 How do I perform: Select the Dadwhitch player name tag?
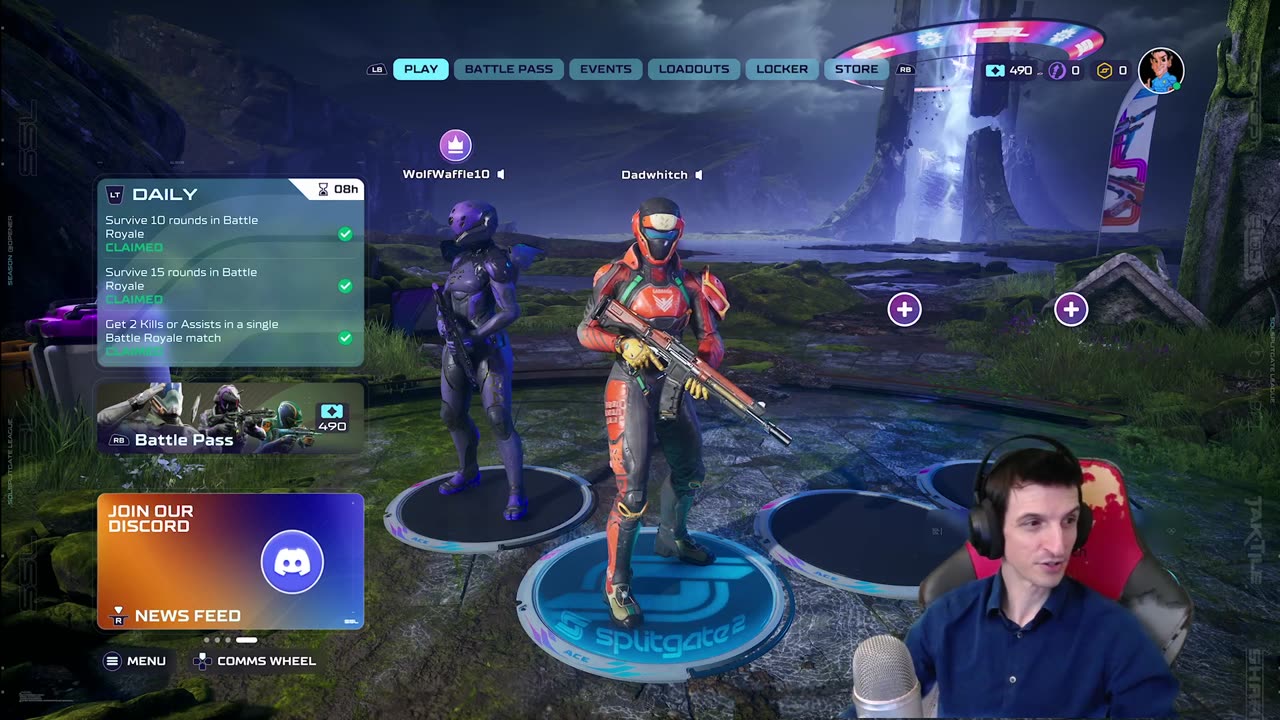click(x=654, y=175)
